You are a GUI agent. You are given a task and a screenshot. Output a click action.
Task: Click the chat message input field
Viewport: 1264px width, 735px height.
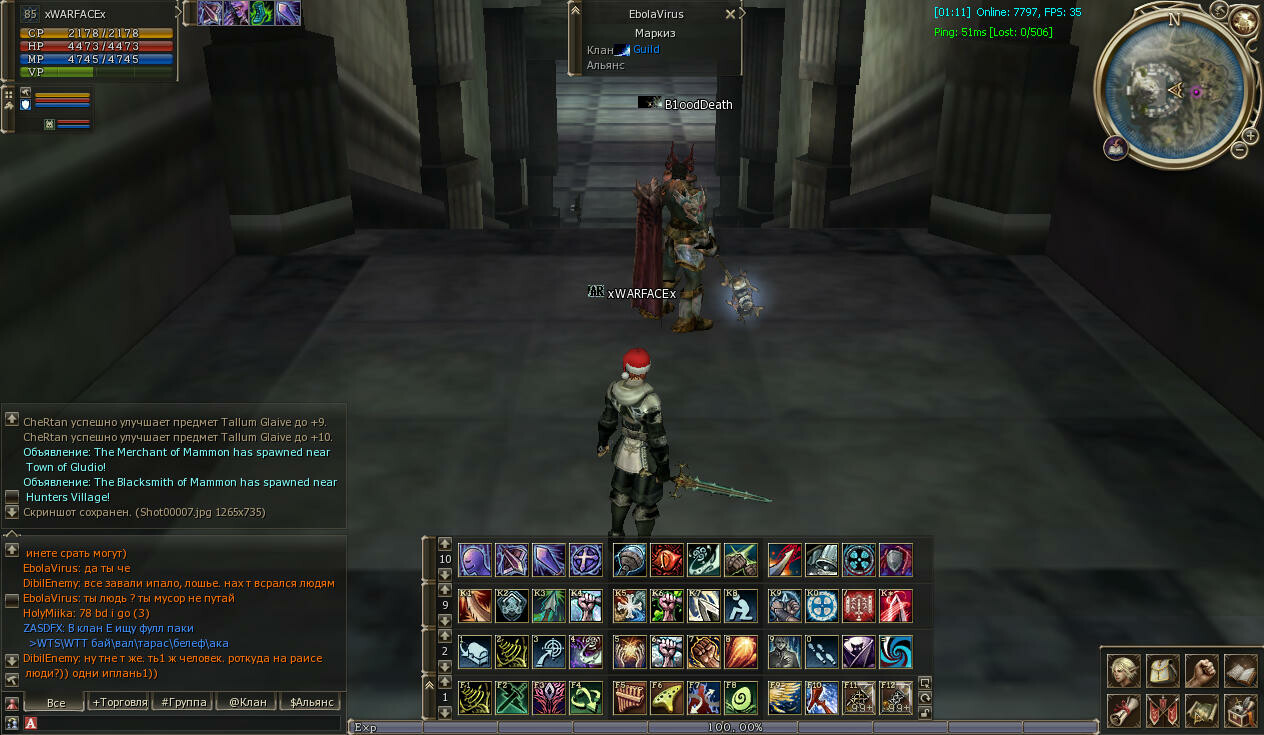(190, 723)
